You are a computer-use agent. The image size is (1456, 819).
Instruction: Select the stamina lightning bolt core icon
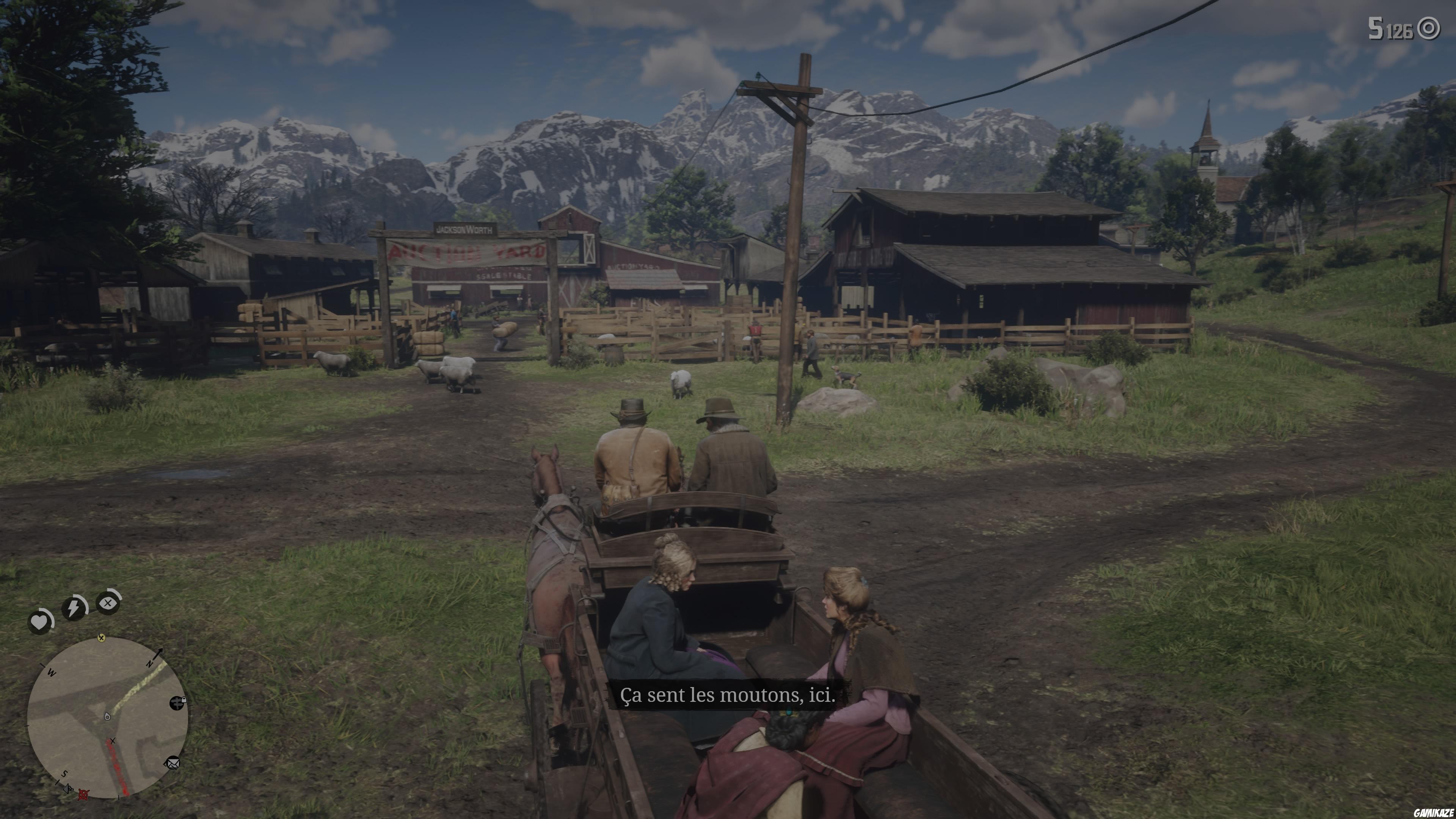[74, 607]
